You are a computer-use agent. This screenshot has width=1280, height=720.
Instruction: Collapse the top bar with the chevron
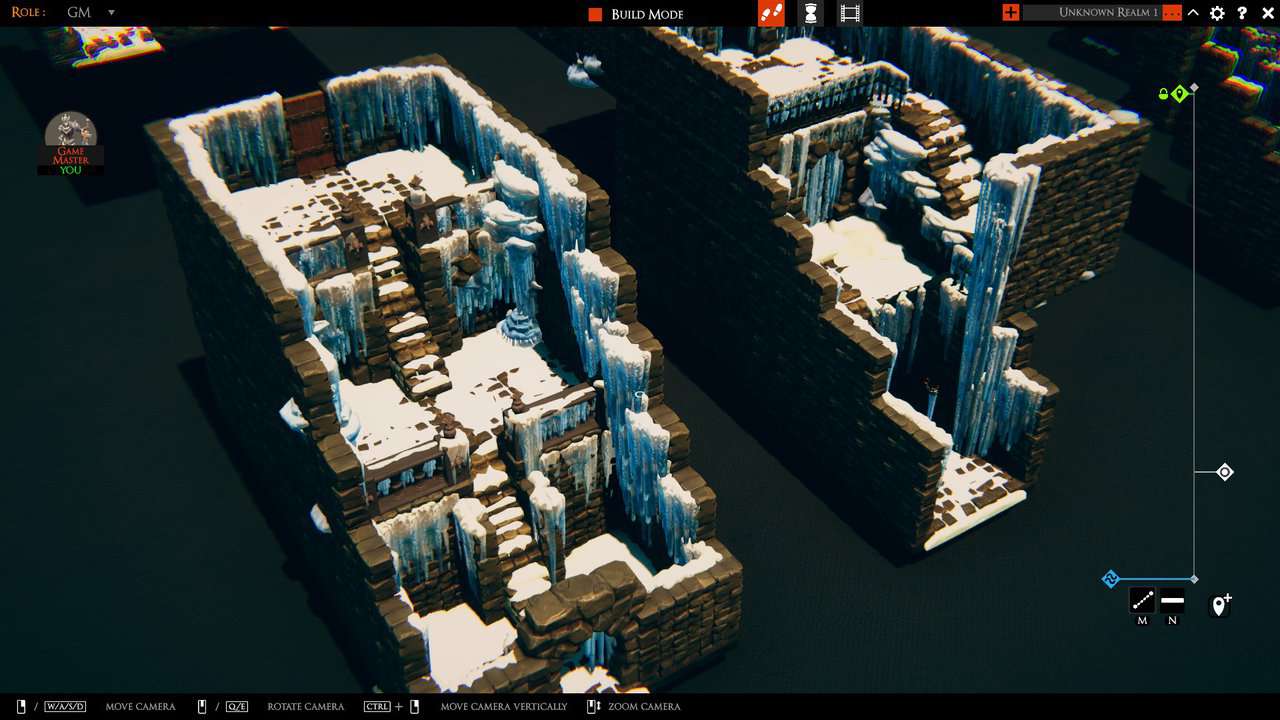(x=1192, y=13)
